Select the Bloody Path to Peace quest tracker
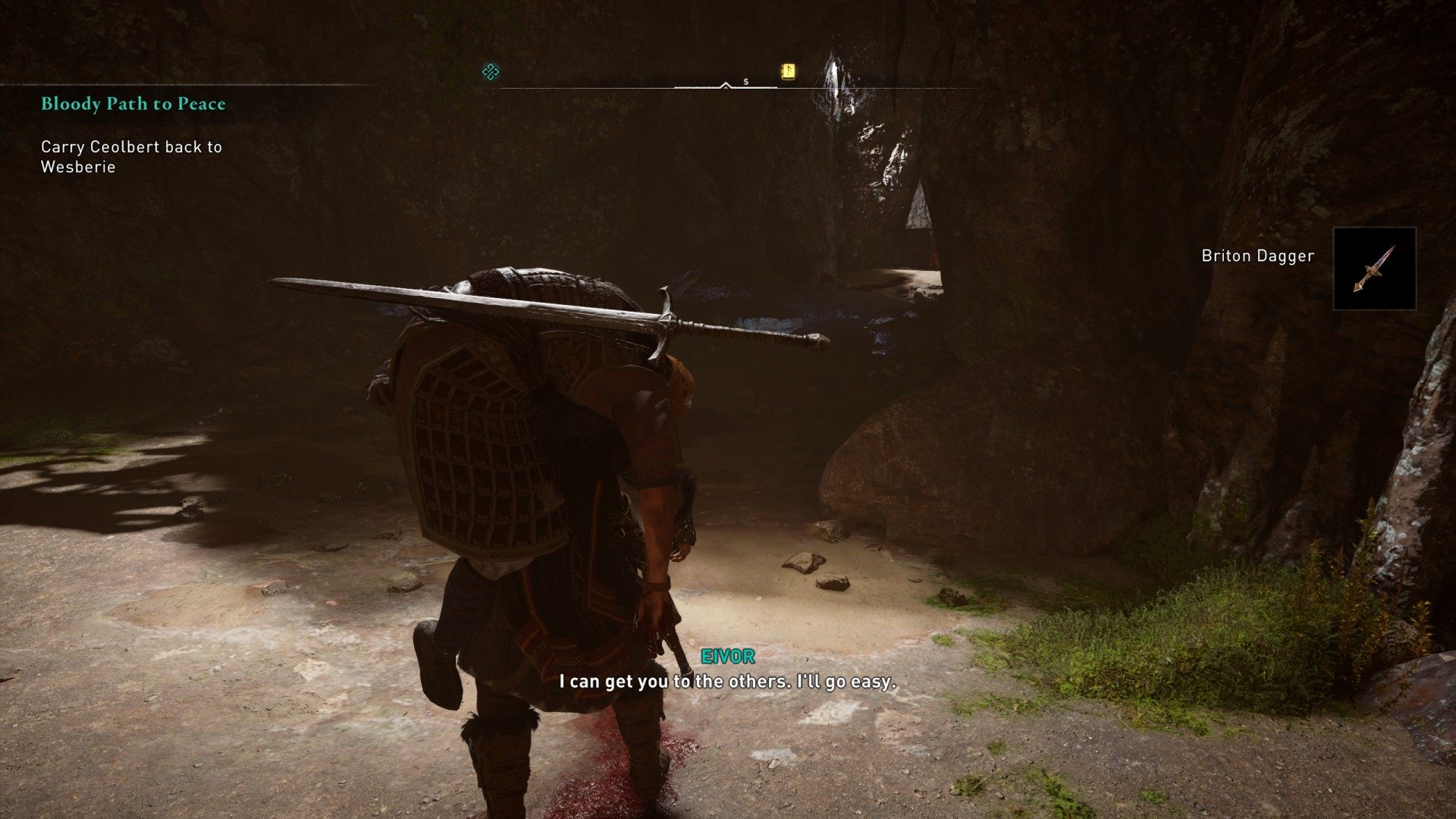This screenshot has height=819, width=1456. tap(133, 104)
